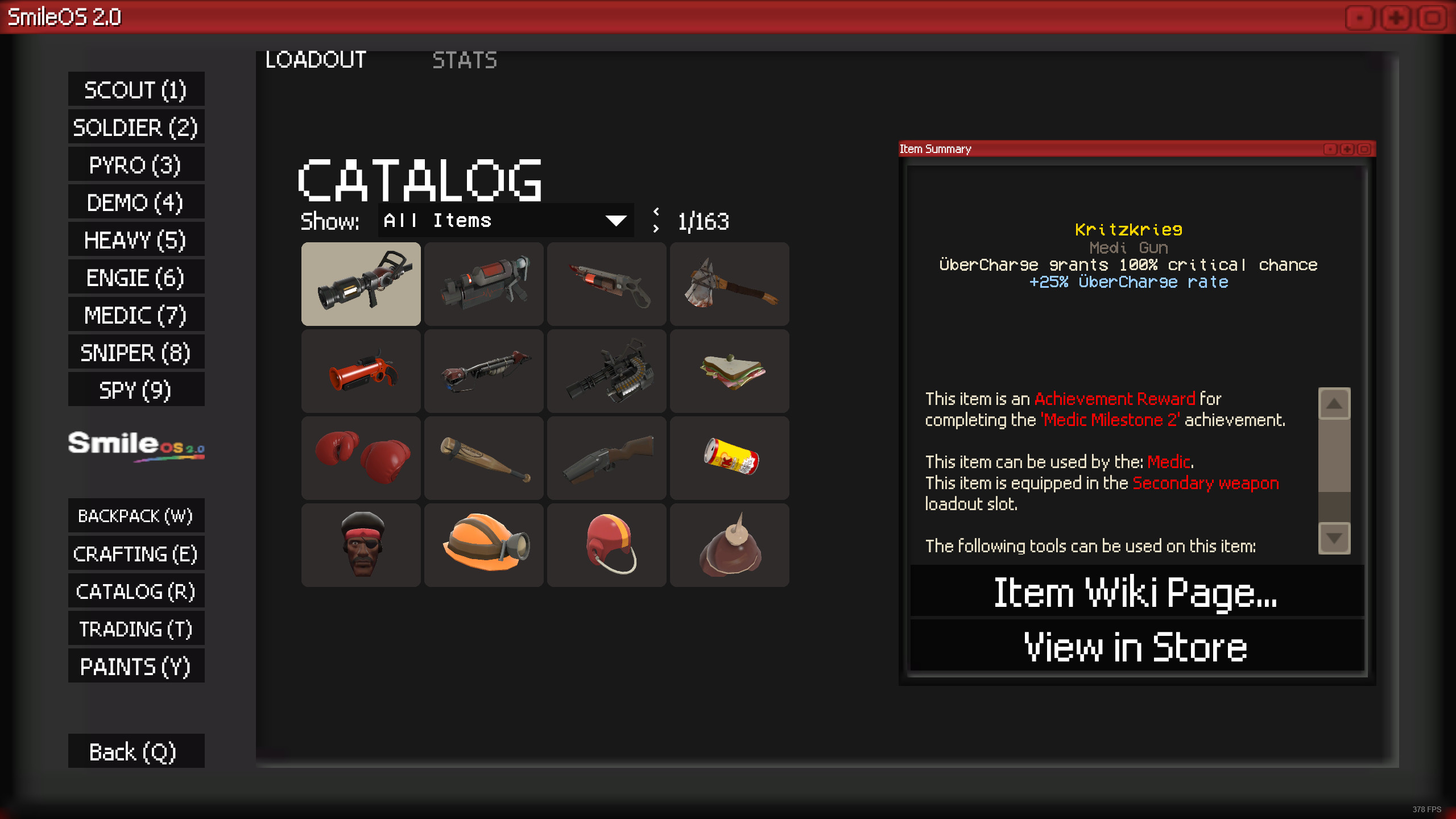Select the Kritzkrieg medi gun thumbnail
The width and height of the screenshot is (1456, 819).
361,284
